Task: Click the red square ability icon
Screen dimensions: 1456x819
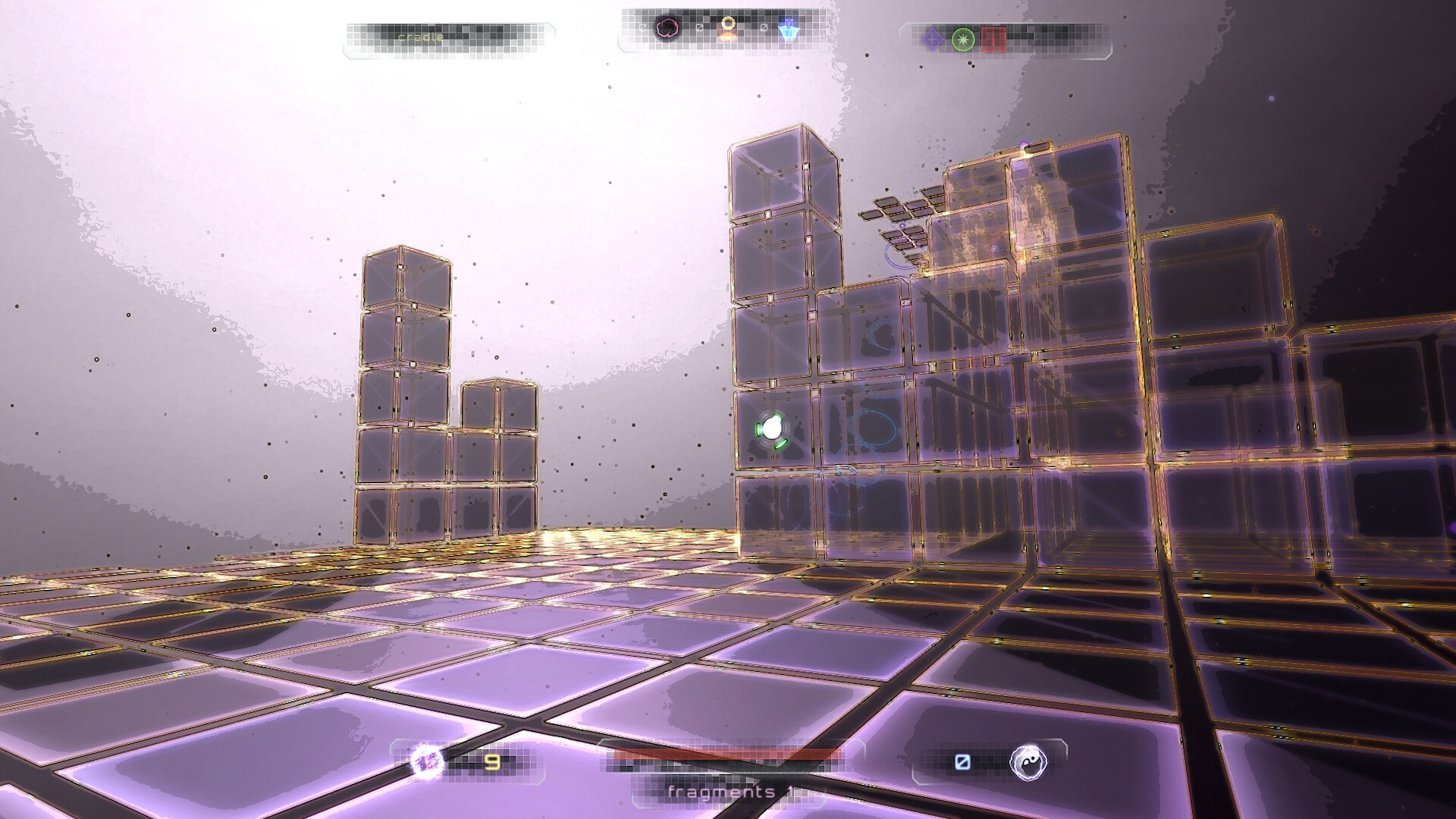Action: [x=993, y=38]
